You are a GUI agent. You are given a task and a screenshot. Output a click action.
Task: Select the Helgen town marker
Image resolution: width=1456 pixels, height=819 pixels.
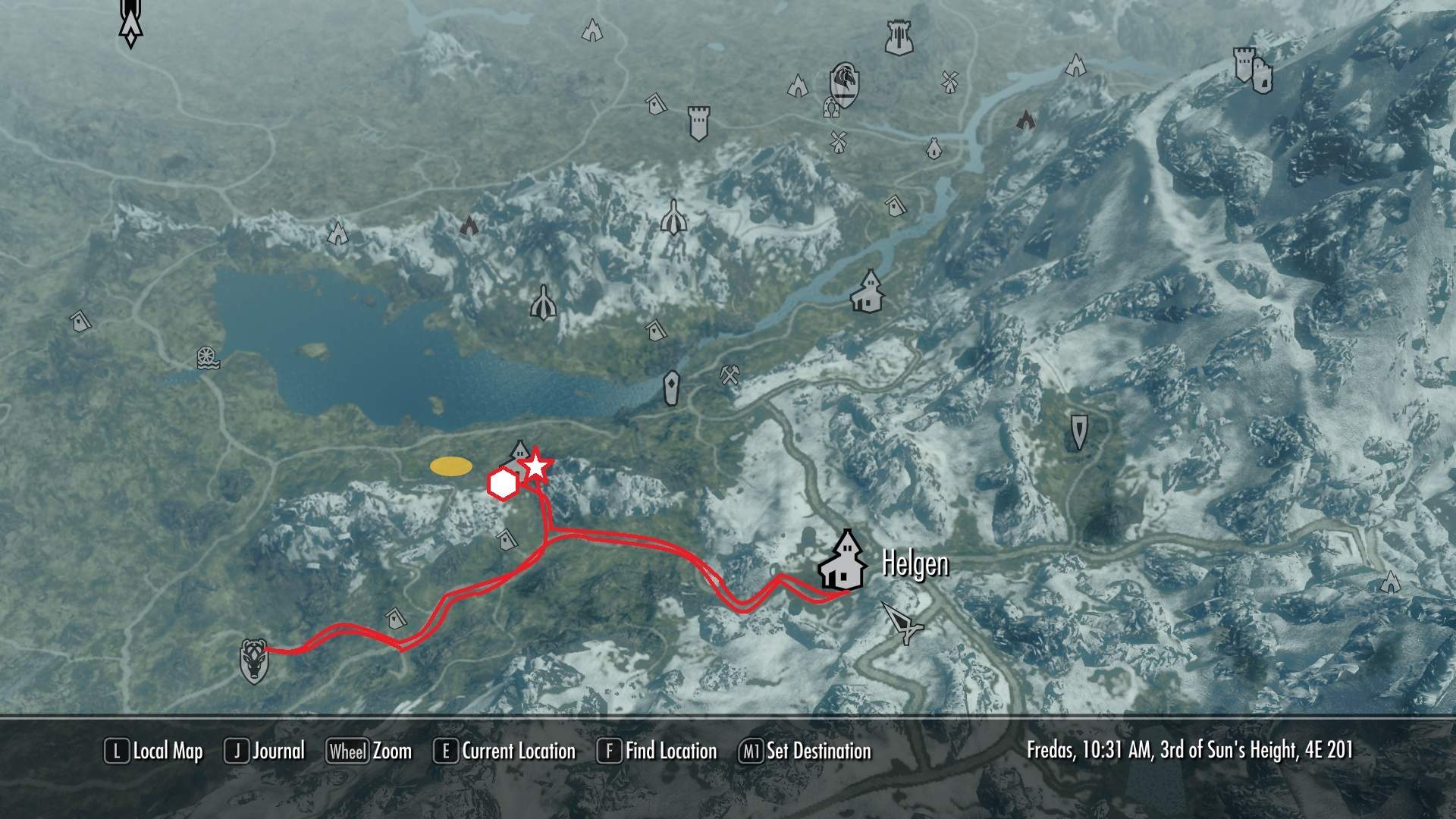tap(843, 563)
